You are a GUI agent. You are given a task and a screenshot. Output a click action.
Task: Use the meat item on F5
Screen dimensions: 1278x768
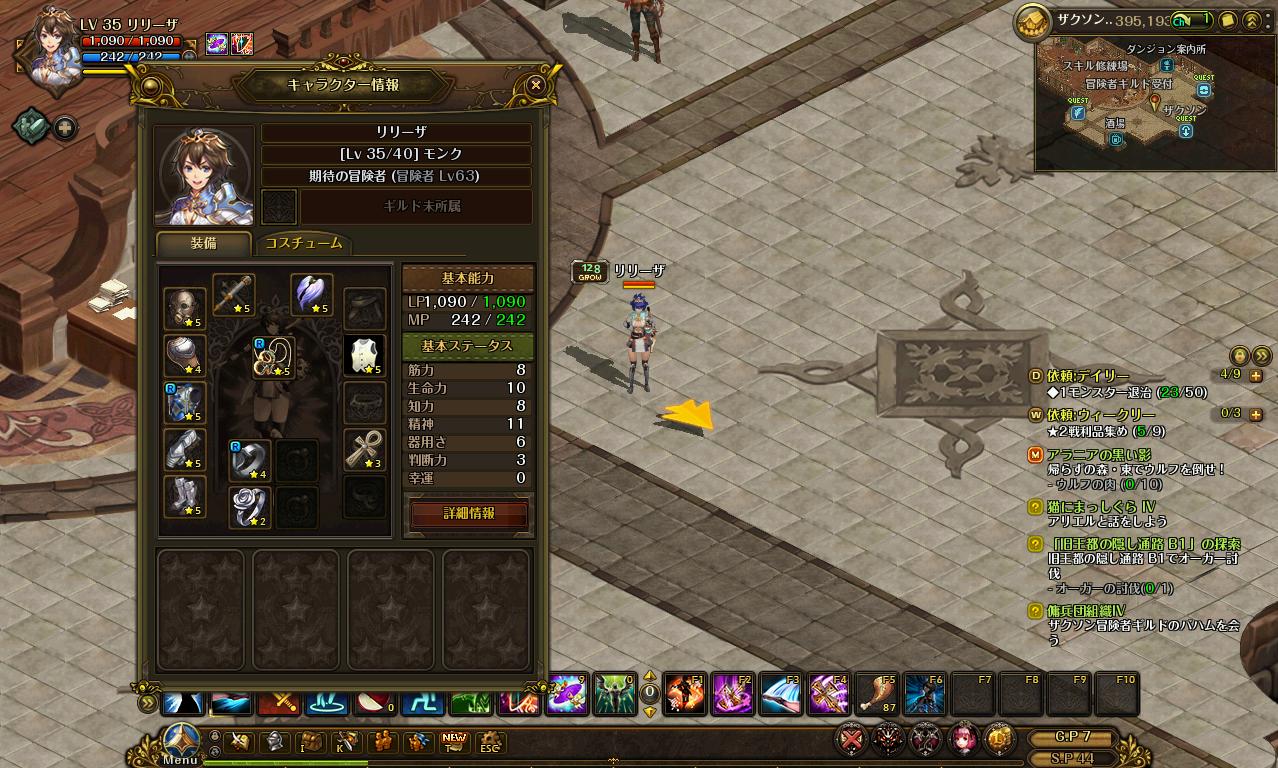[876, 694]
